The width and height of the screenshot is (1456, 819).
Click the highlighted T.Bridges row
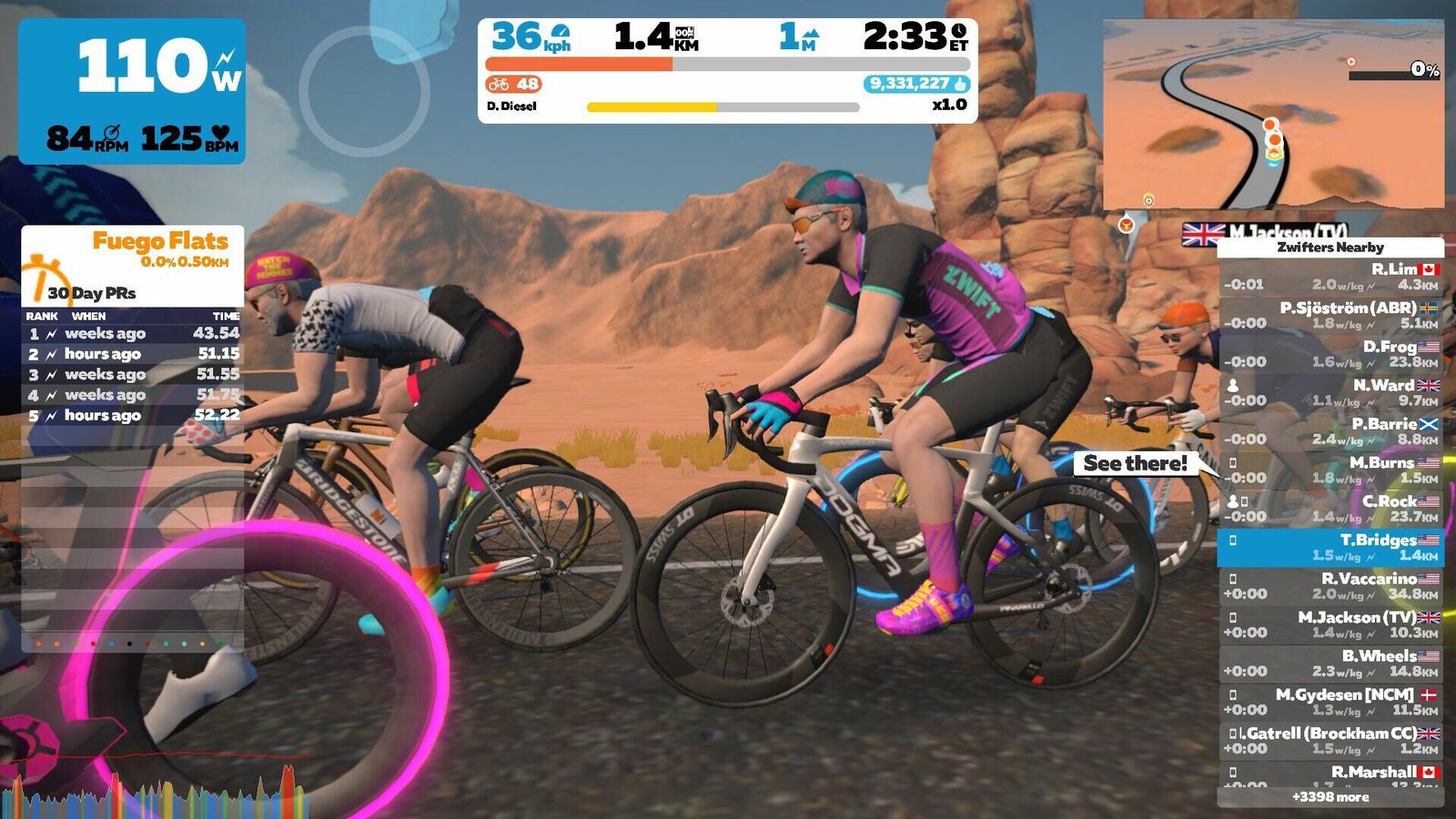[x=1330, y=547]
